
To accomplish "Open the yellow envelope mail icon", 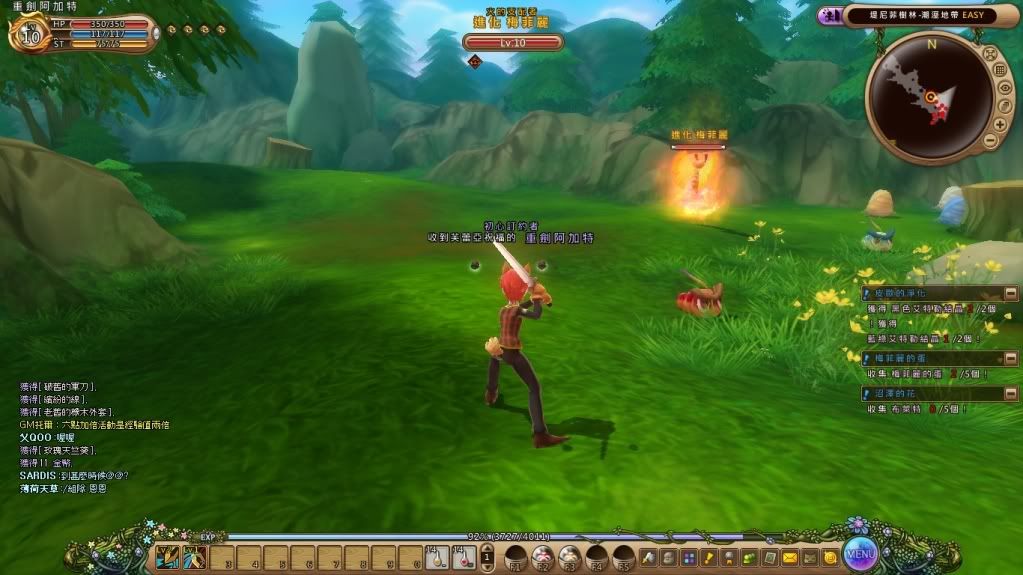I will coord(790,557).
